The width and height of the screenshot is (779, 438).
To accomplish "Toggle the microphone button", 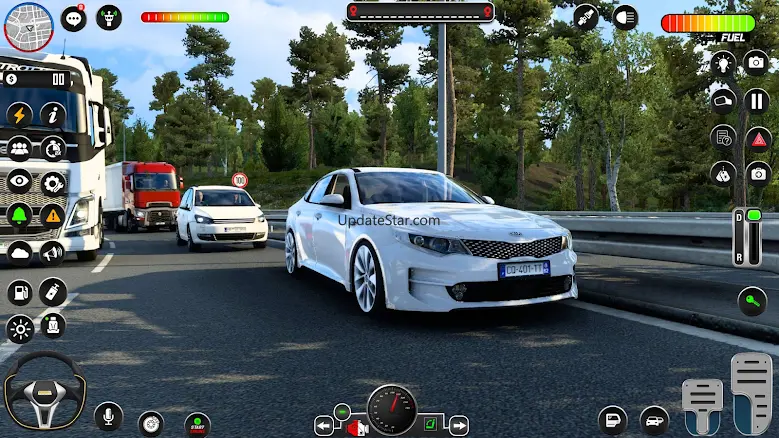I will [x=108, y=416].
